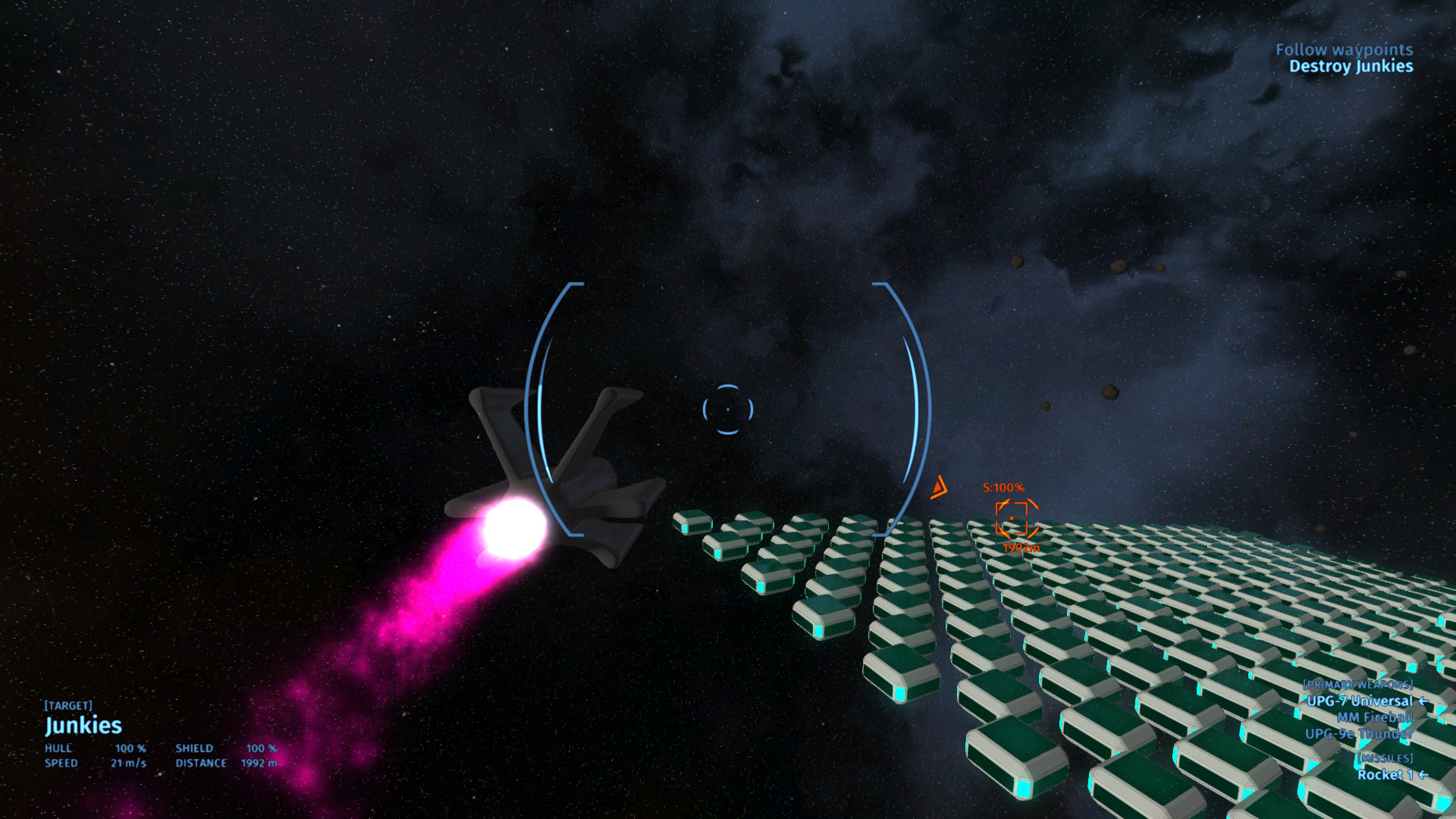Select the UPG-7 Universal primary weapon
Viewport: 1456px width, 819px height.
coord(1360,701)
